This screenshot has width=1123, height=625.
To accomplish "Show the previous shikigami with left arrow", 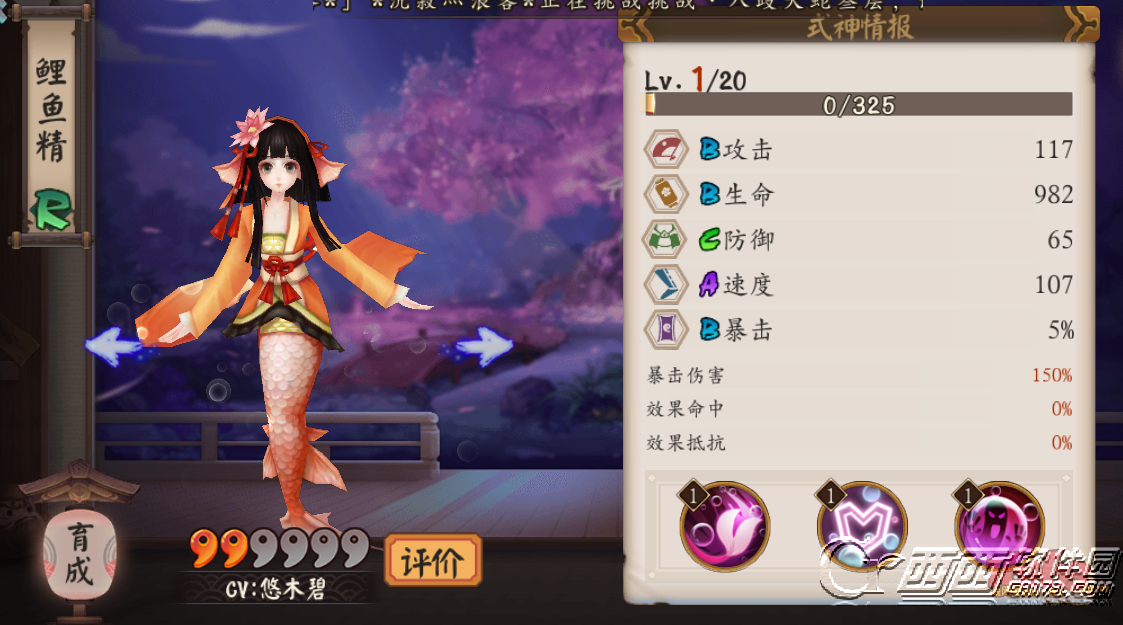I will click(113, 345).
